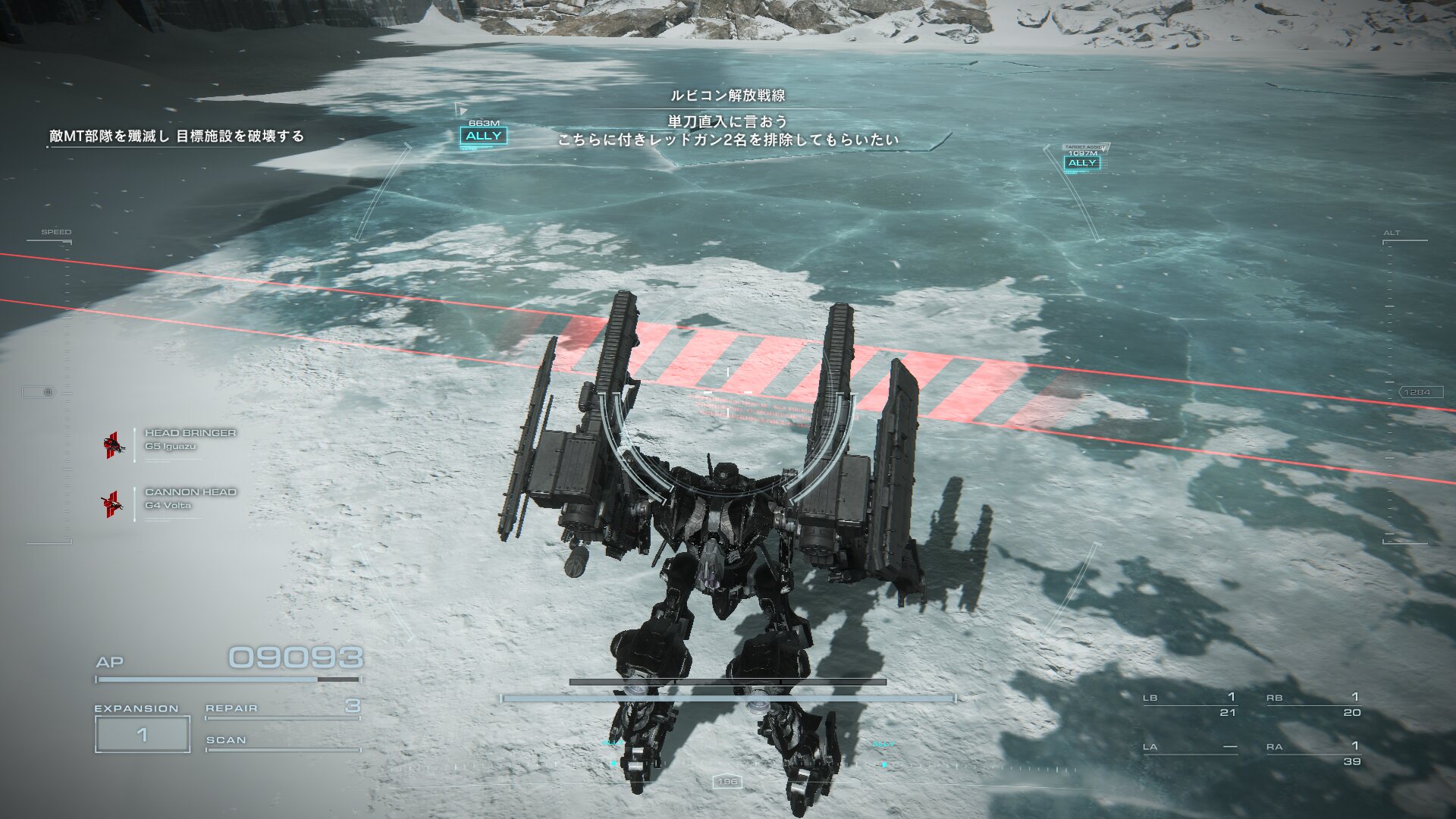Screen dimensions: 1456x819
Task: Use the Repair kit indicator
Action: (x=282, y=708)
